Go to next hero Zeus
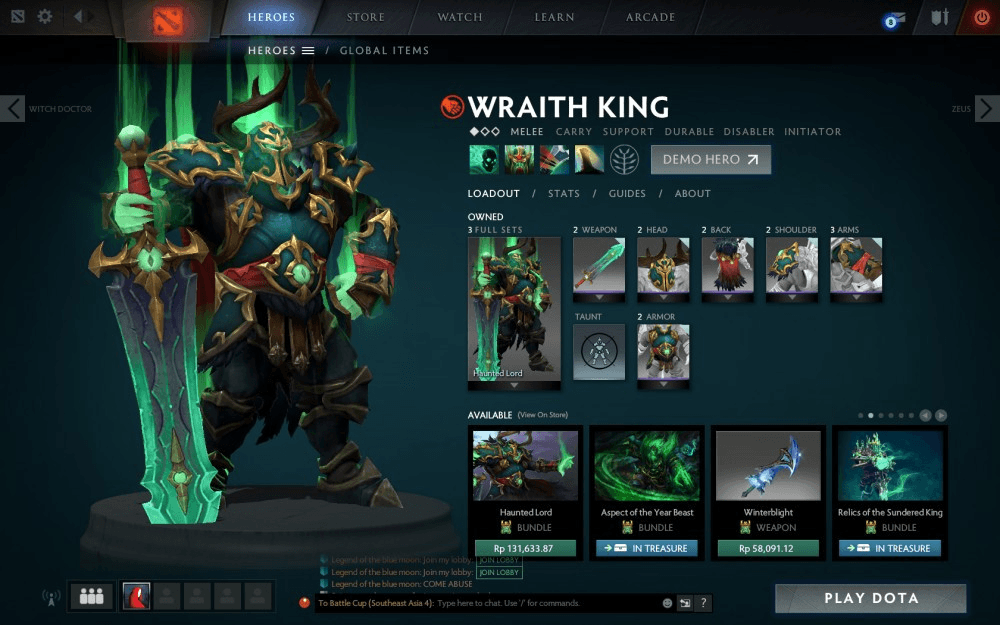The height and width of the screenshot is (625, 1000). tap(986, 109)
